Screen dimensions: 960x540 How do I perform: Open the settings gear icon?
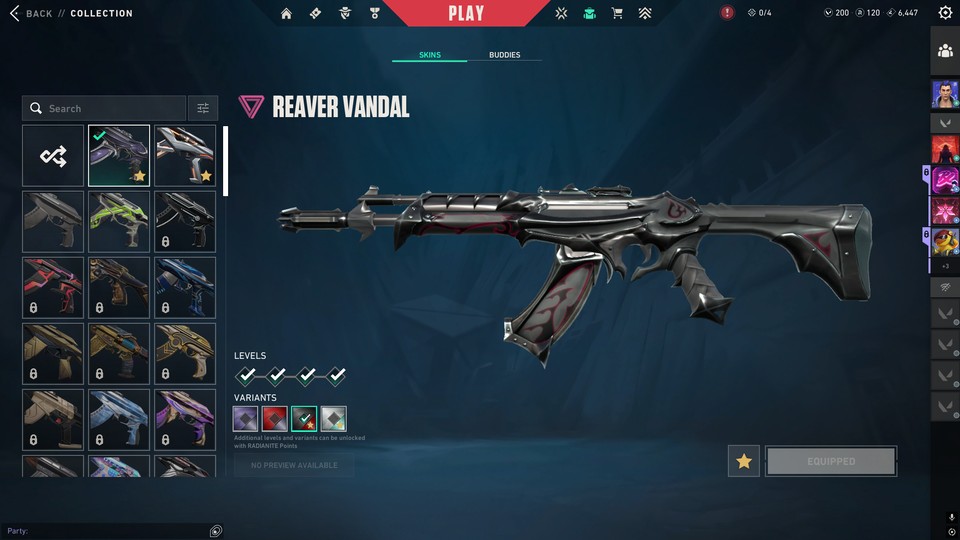click(945, 13)
